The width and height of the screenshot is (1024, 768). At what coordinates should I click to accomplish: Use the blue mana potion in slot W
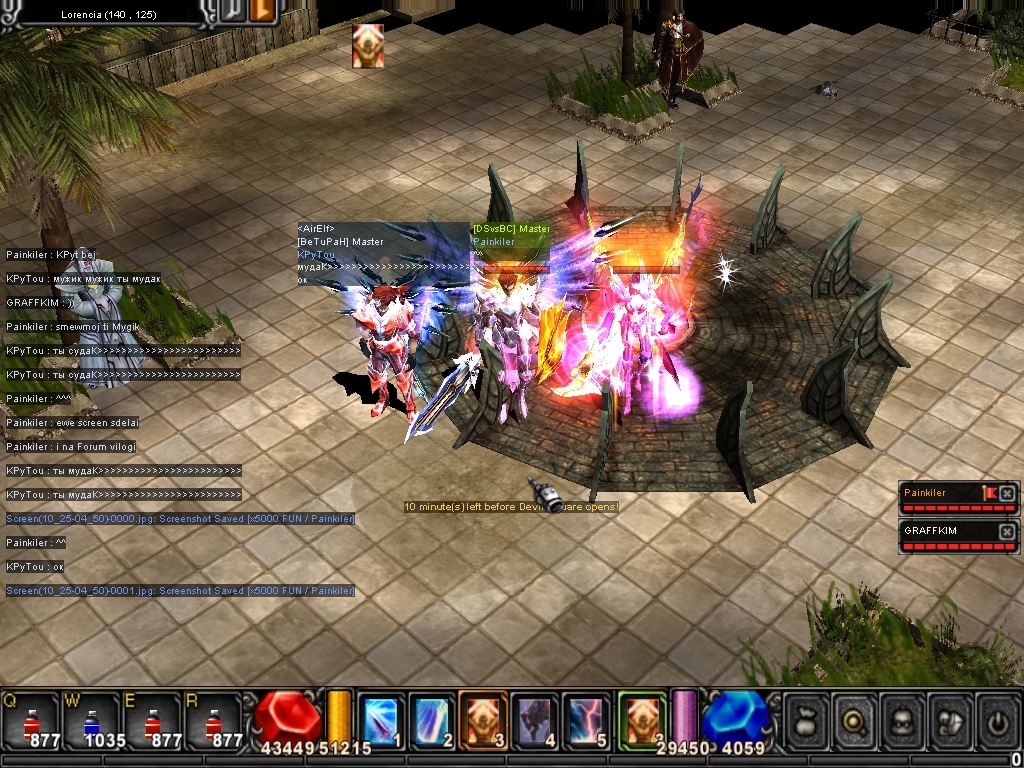click(x=92, y=720)
